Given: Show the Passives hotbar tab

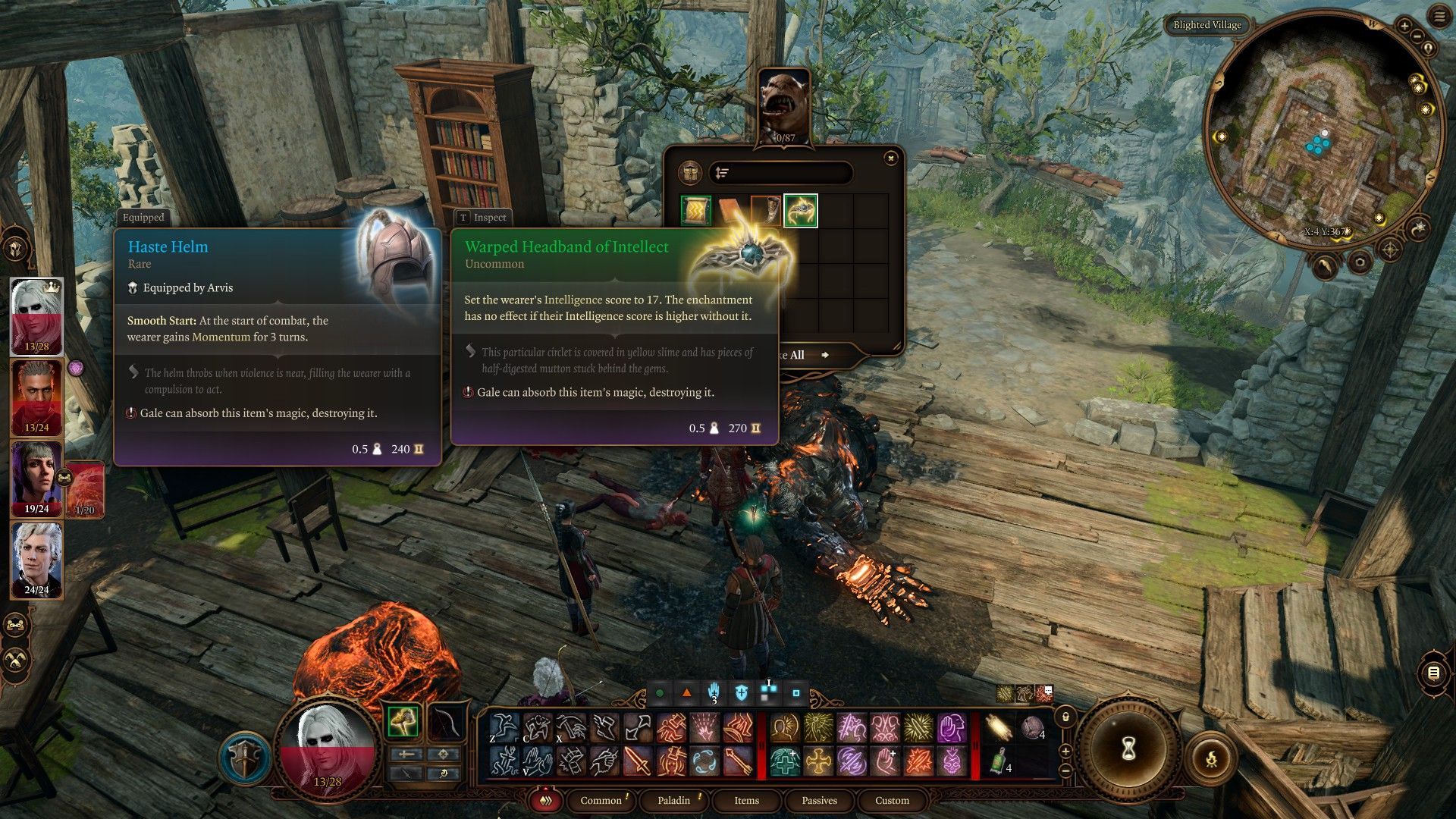Looking at the screenshot, I should (x=819, y=800).
